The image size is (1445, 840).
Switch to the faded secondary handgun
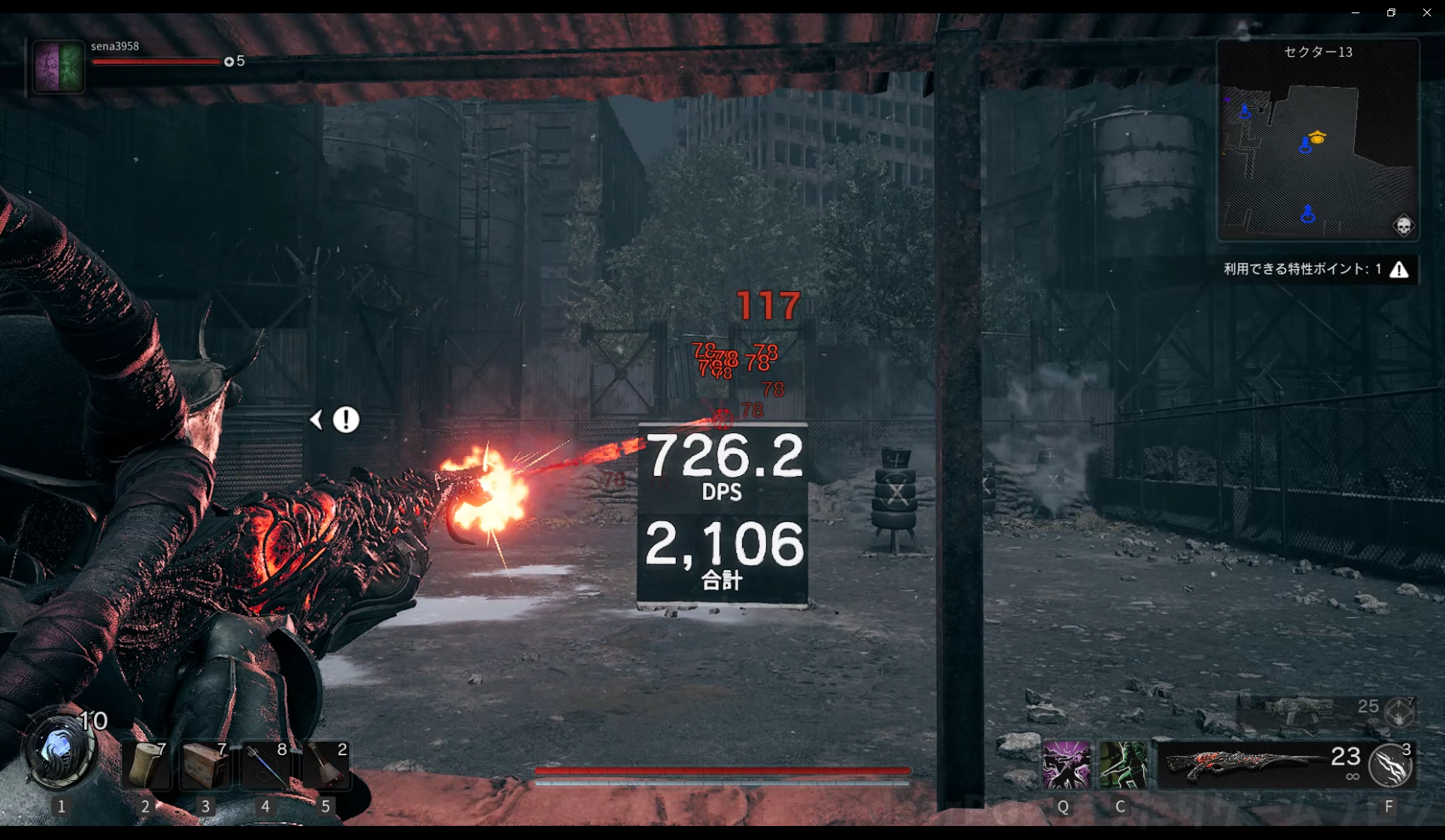[x=1299, y=709]
